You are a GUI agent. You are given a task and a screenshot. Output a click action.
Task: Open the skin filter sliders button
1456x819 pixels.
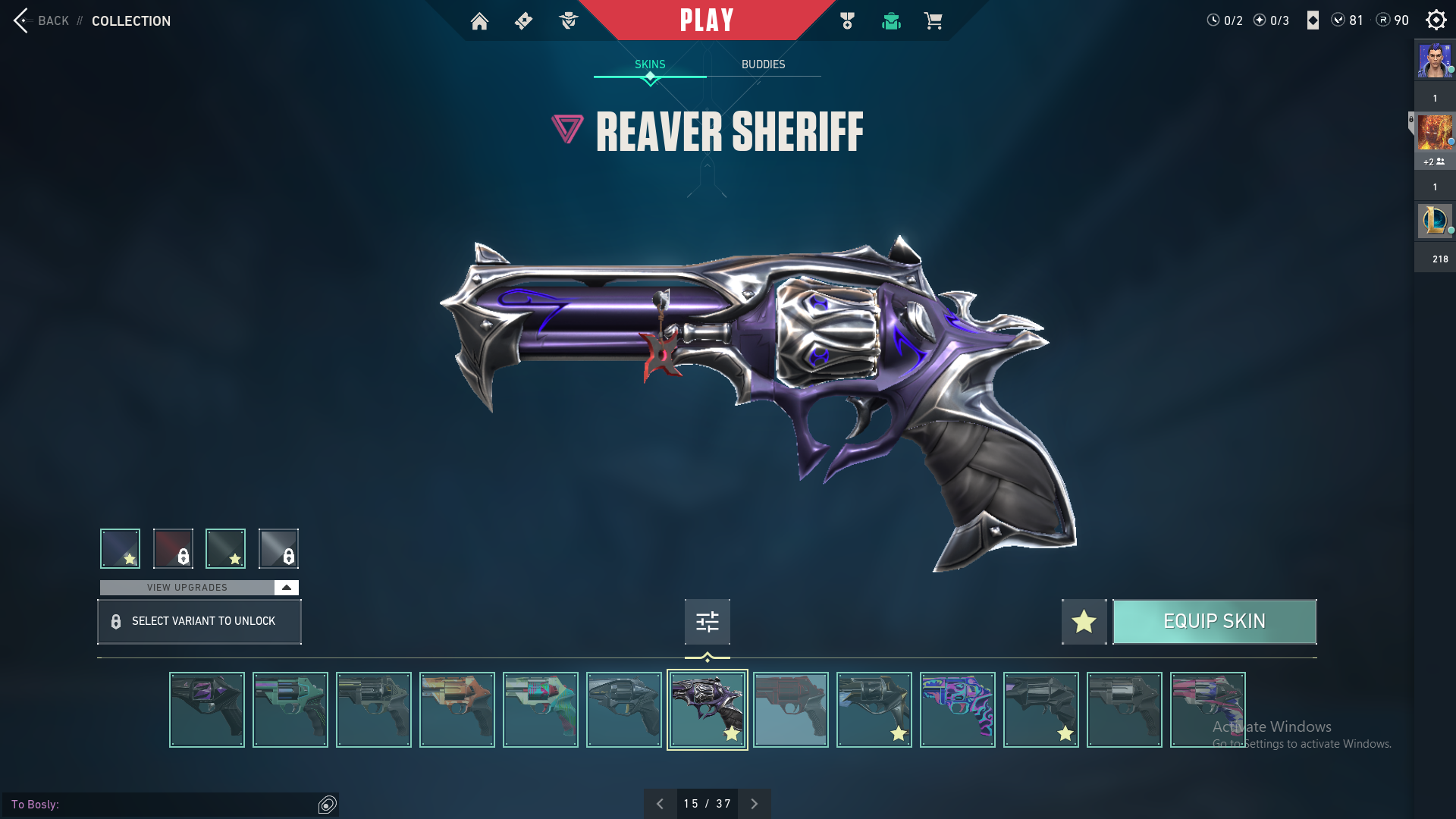click(707, 622)
